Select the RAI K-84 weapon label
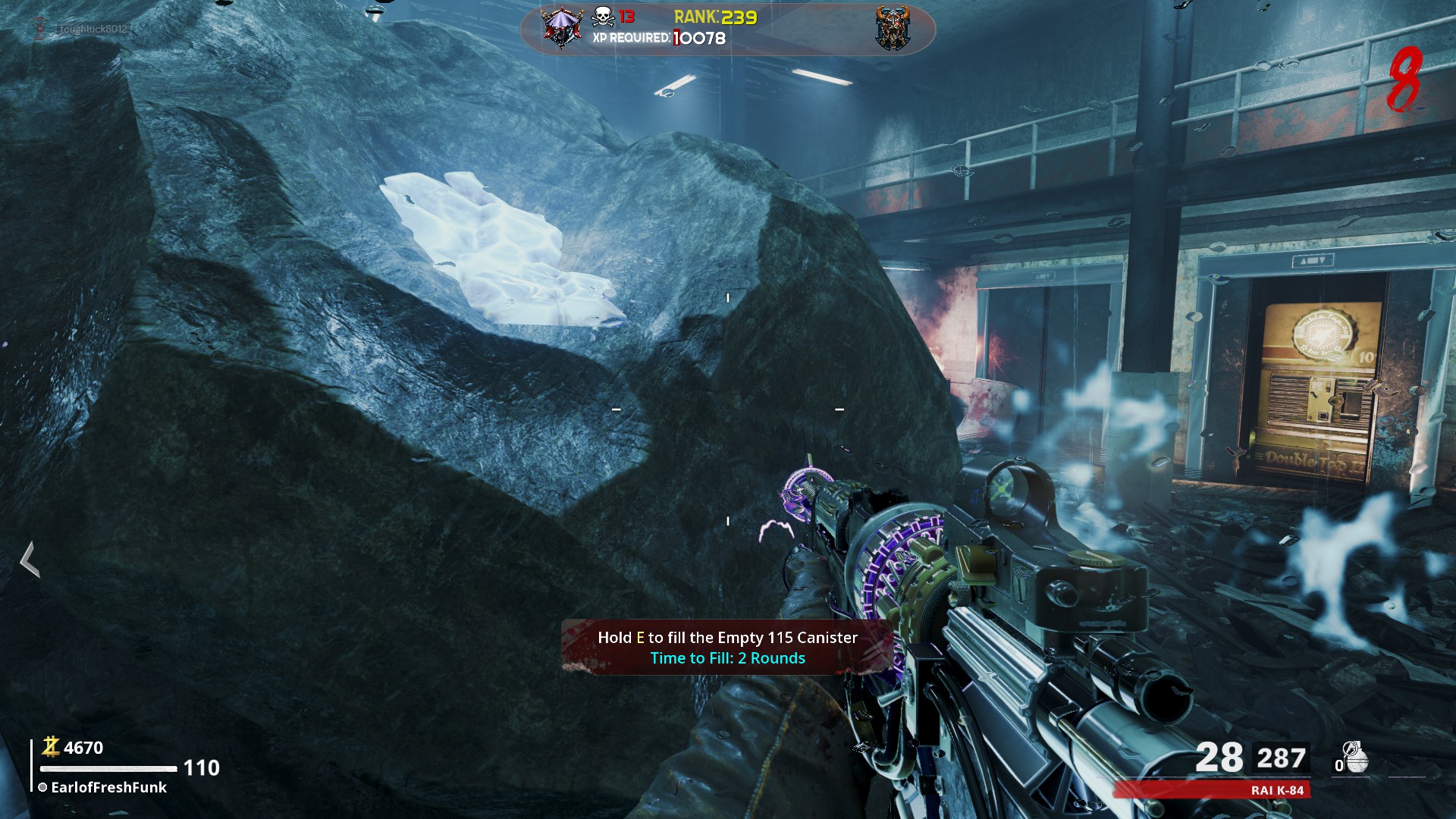This screenshot has width=1456, height=819. (1277, 790)
